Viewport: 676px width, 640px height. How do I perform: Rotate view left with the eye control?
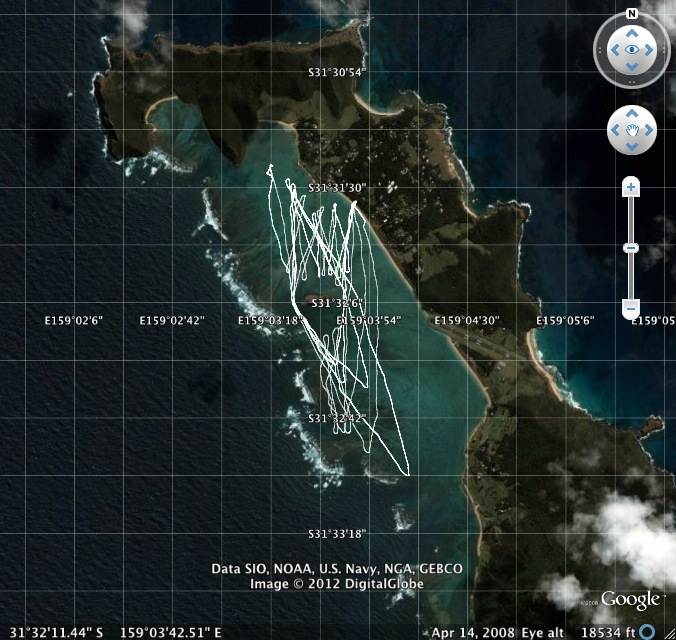613,49
